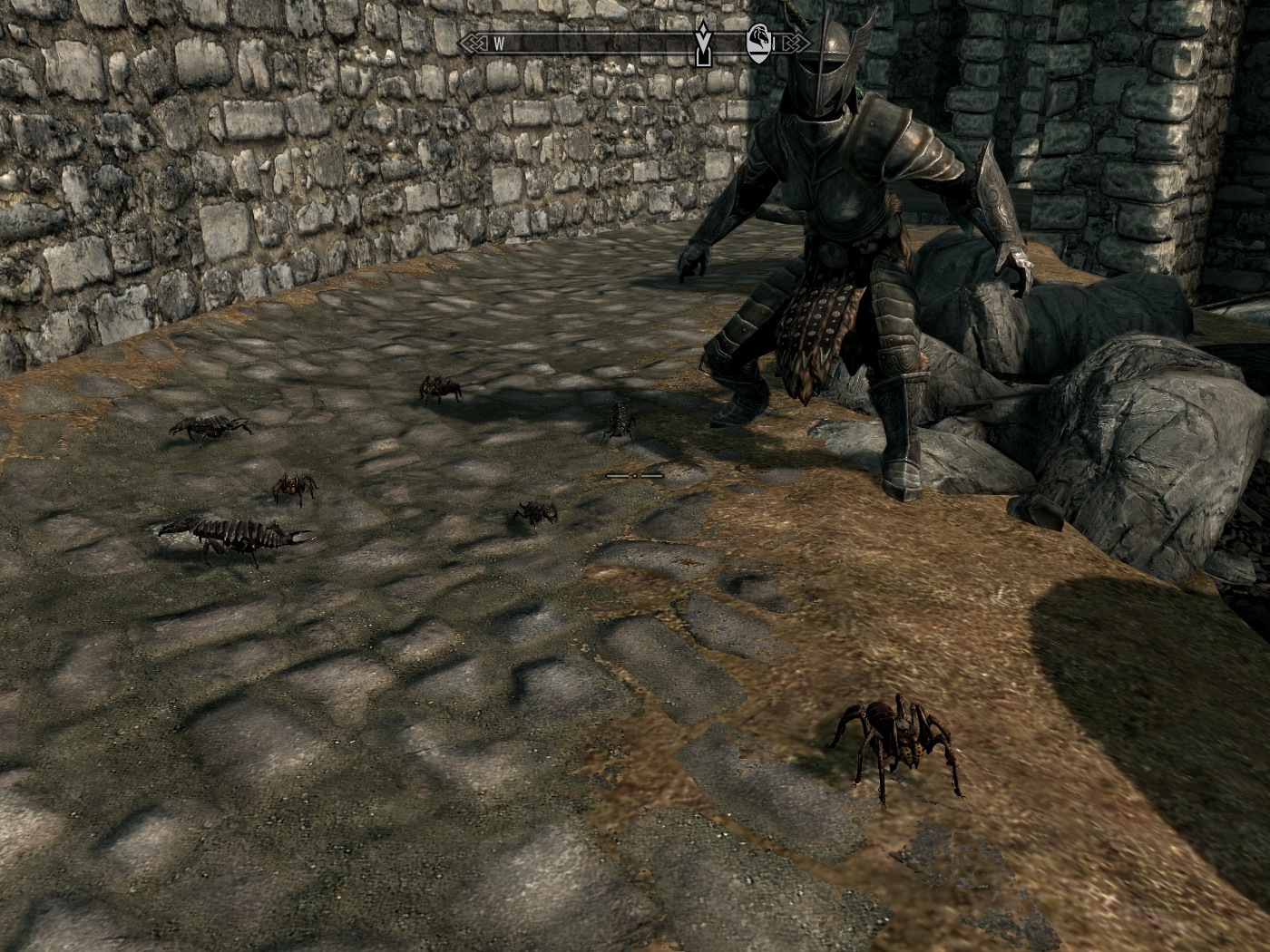Click the Whiterun horse shield compass marker

pyautogui.click(x=758, y=43)
